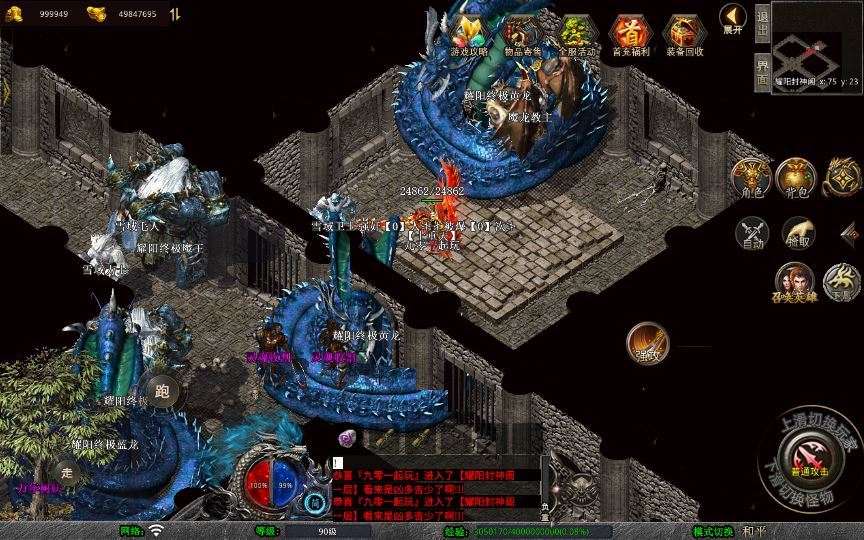Claim the 首充福利 first recharge bonus
Image resolution: width=864 pixels, height=540 pixels.
pos(631,35)
